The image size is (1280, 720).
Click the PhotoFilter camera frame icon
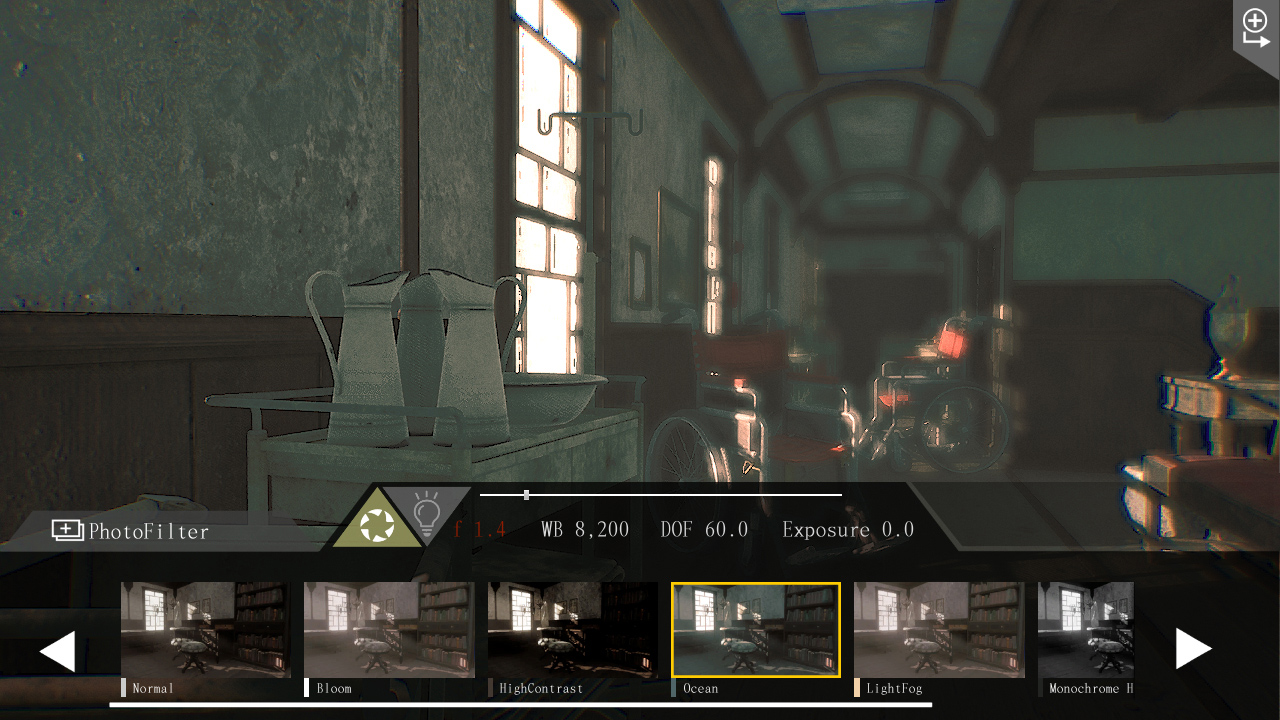(x=66, y=531)
